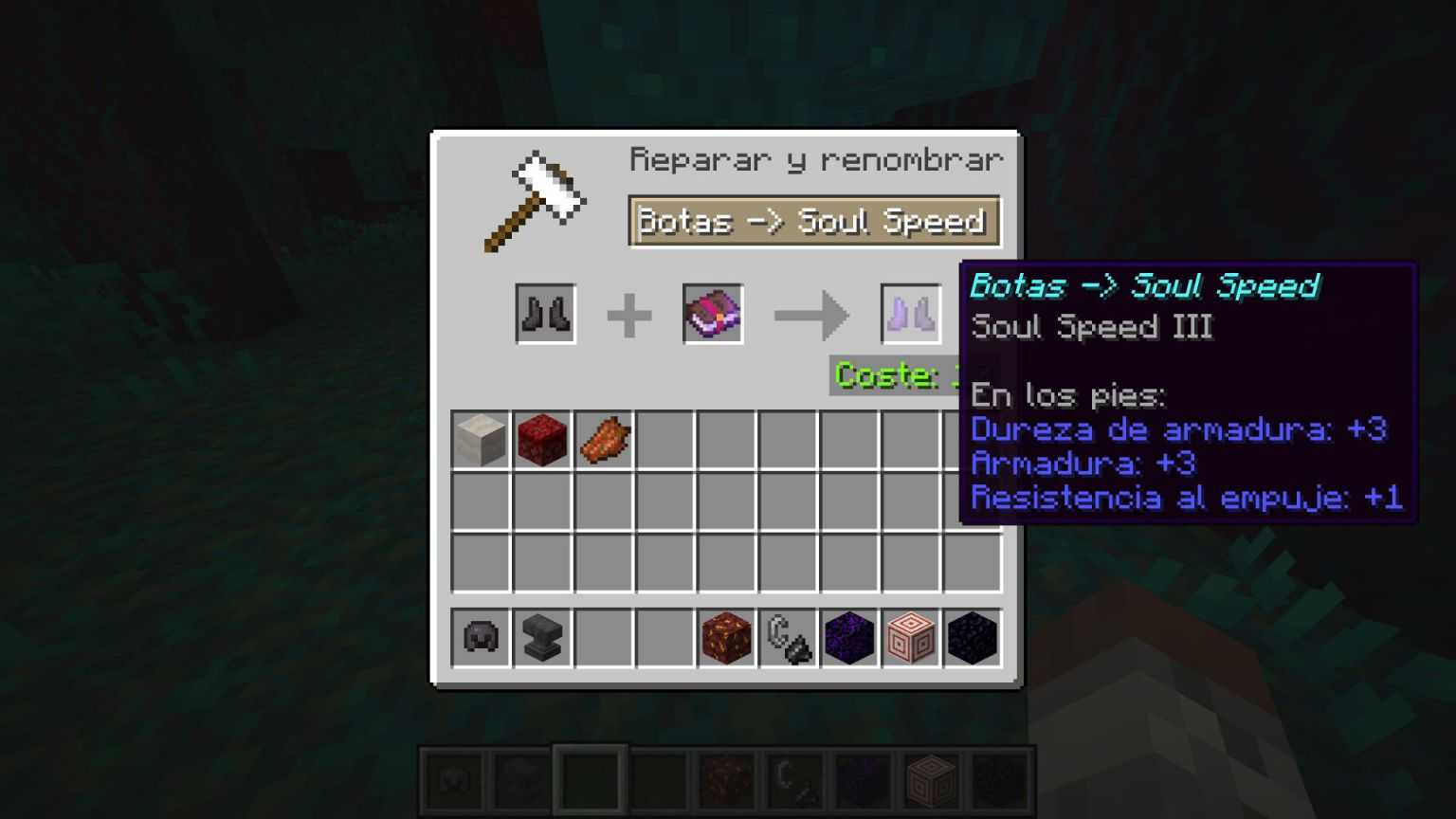Pick the nether wart block
1456x819 pixels.
tap(541, 438)
